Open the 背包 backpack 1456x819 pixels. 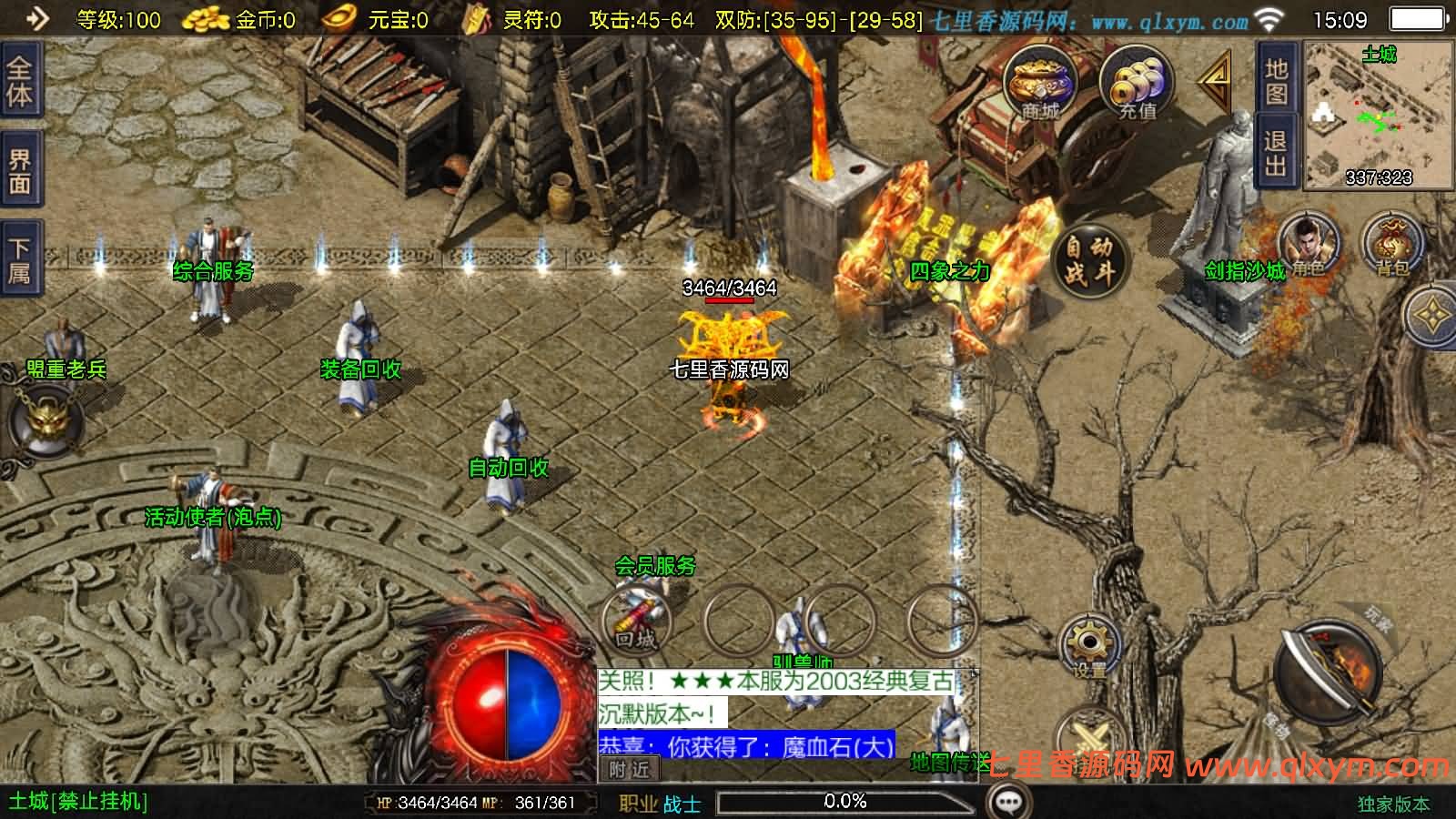[1390, 245]
